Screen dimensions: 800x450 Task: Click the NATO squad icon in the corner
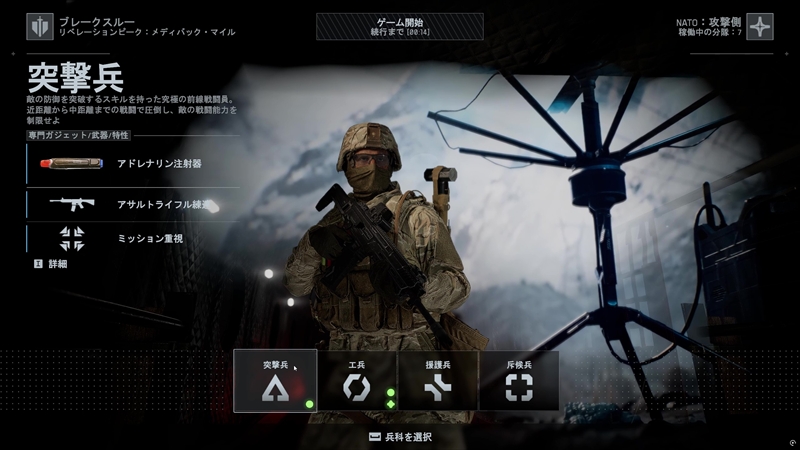coord(760,26)
